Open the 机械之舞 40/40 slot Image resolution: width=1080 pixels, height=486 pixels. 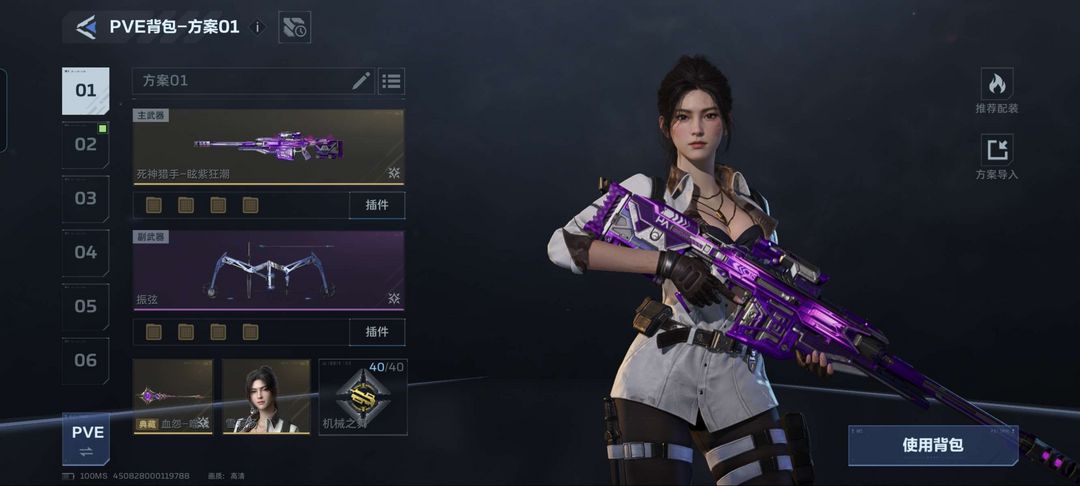click(x=363, y=397)
